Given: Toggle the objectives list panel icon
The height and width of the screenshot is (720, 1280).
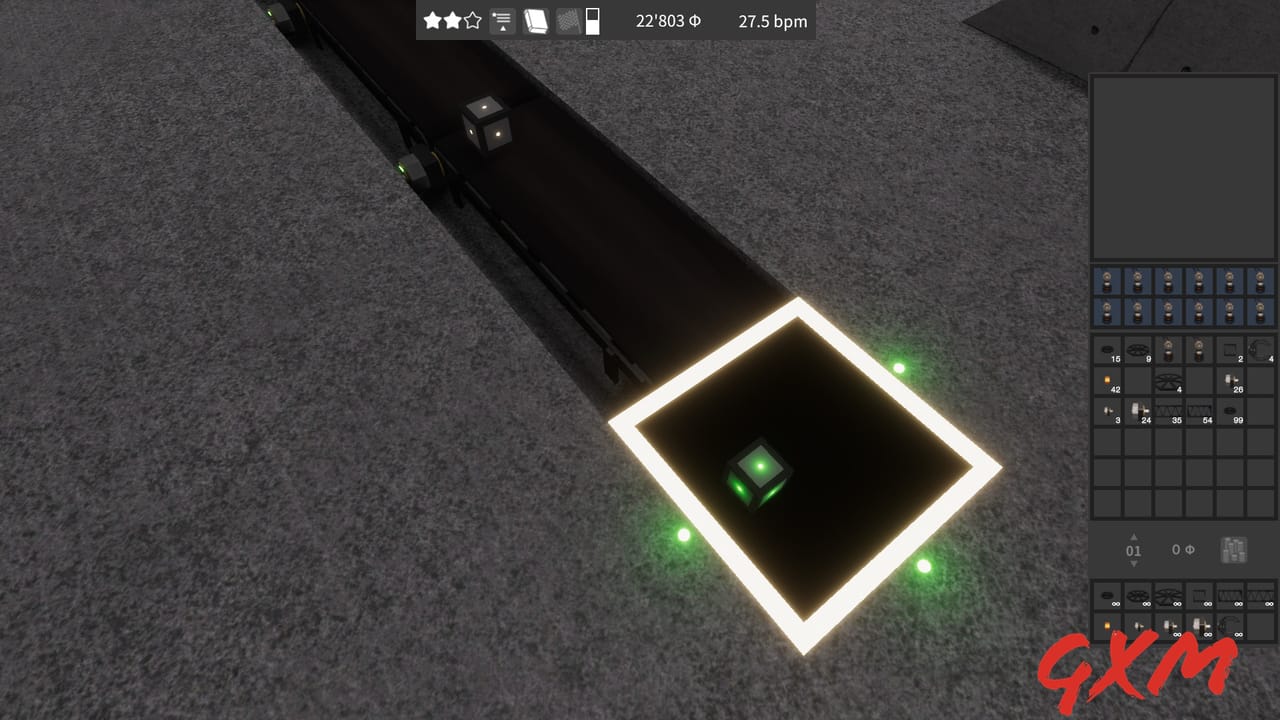Looking at the screenshot, I should (501, 18).
